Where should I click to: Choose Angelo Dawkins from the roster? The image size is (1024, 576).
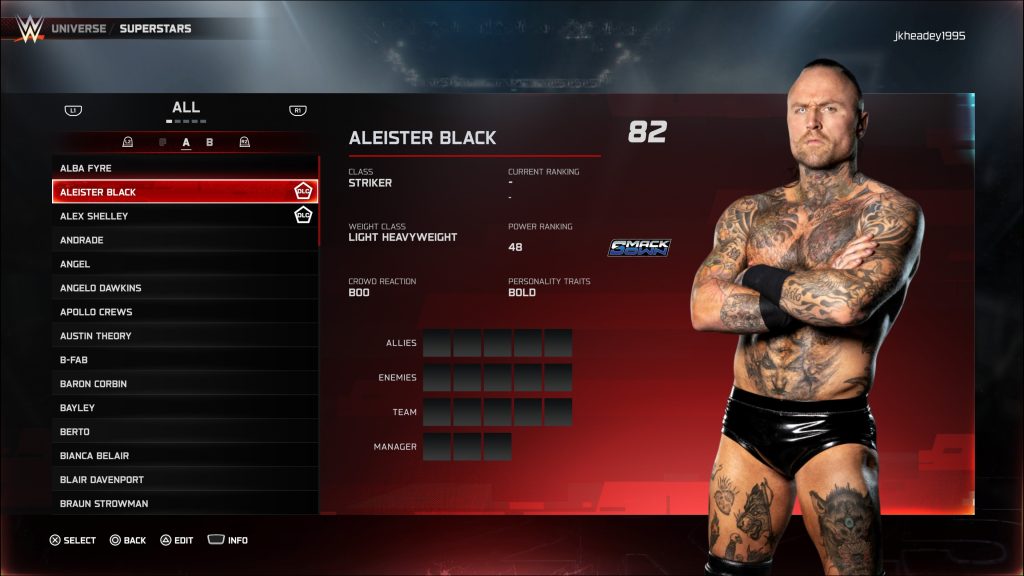(185, 288)
